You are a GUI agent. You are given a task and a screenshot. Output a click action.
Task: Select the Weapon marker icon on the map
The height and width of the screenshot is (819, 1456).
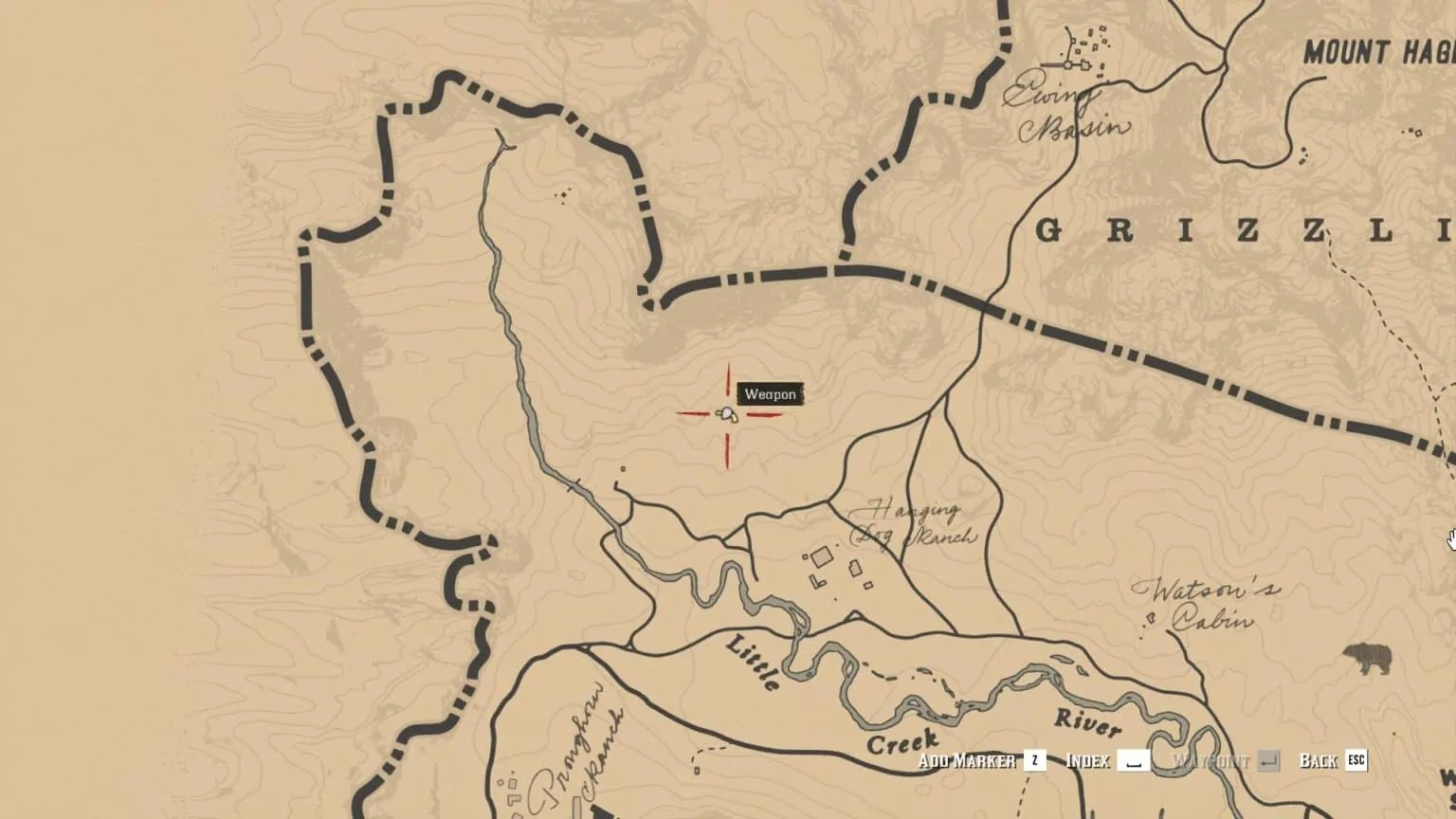[726, 415]
